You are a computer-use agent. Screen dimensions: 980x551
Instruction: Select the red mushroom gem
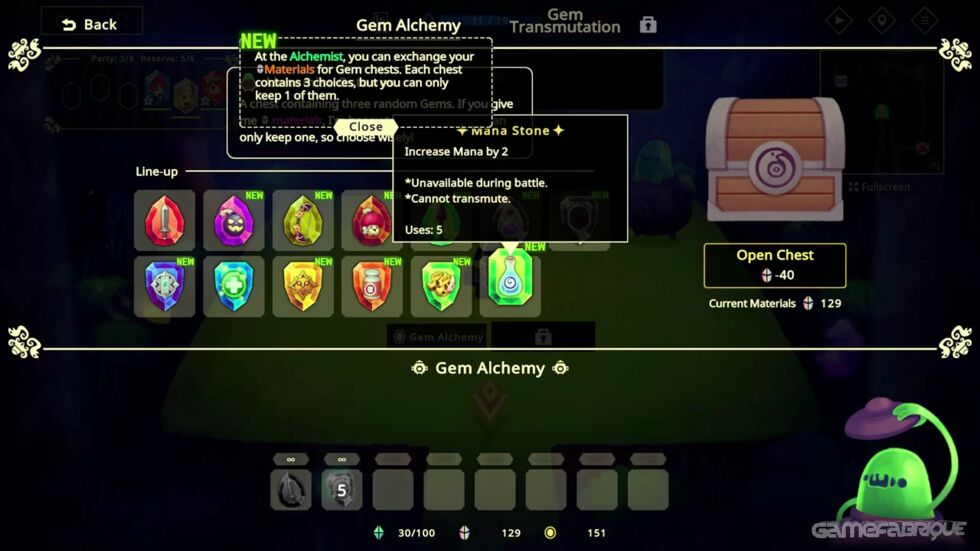click(x=371, y=220)
